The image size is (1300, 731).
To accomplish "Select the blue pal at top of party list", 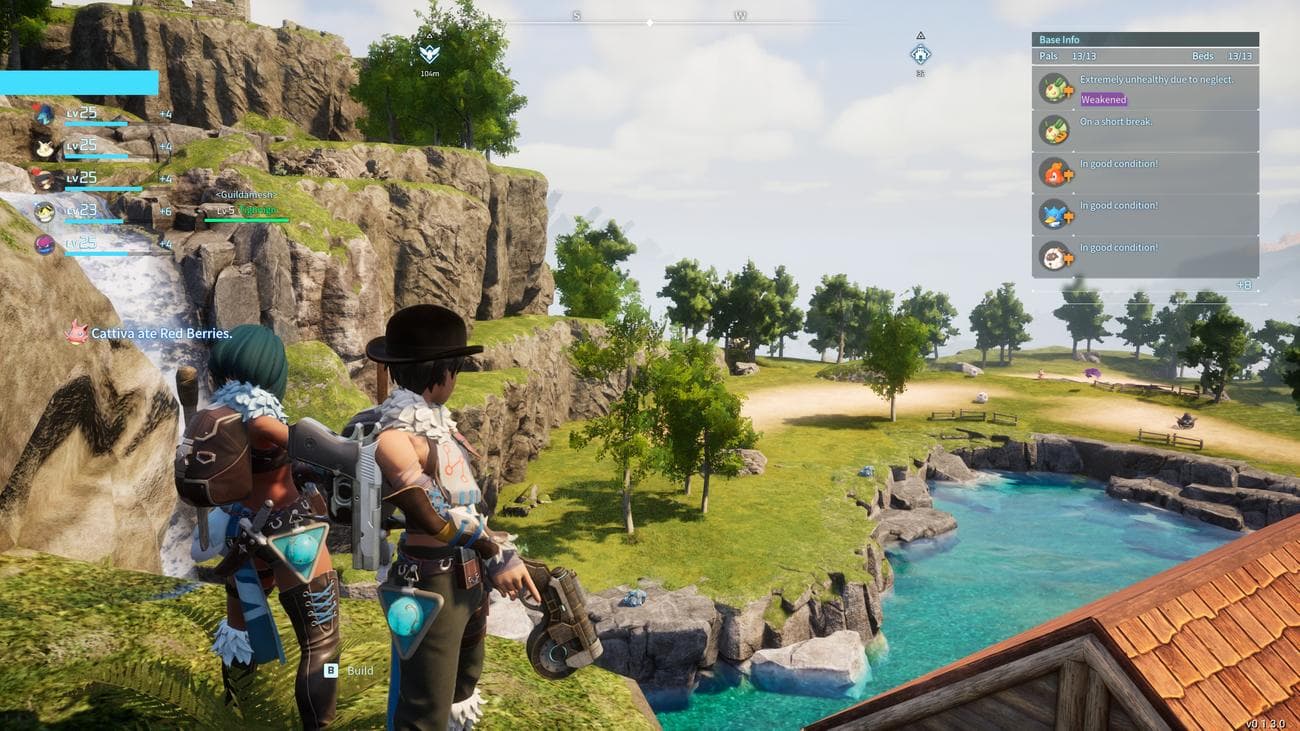I will tap(44, 115).
